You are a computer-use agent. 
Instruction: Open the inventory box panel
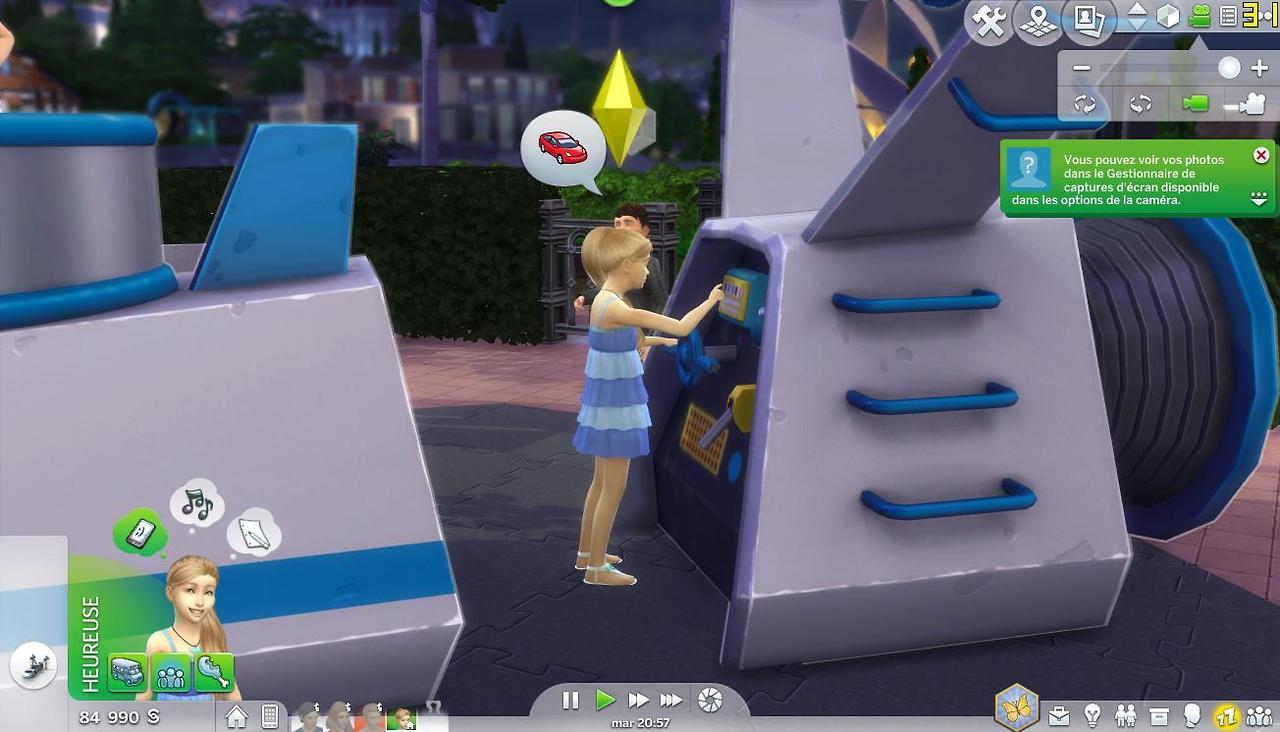coord(1159,715)
